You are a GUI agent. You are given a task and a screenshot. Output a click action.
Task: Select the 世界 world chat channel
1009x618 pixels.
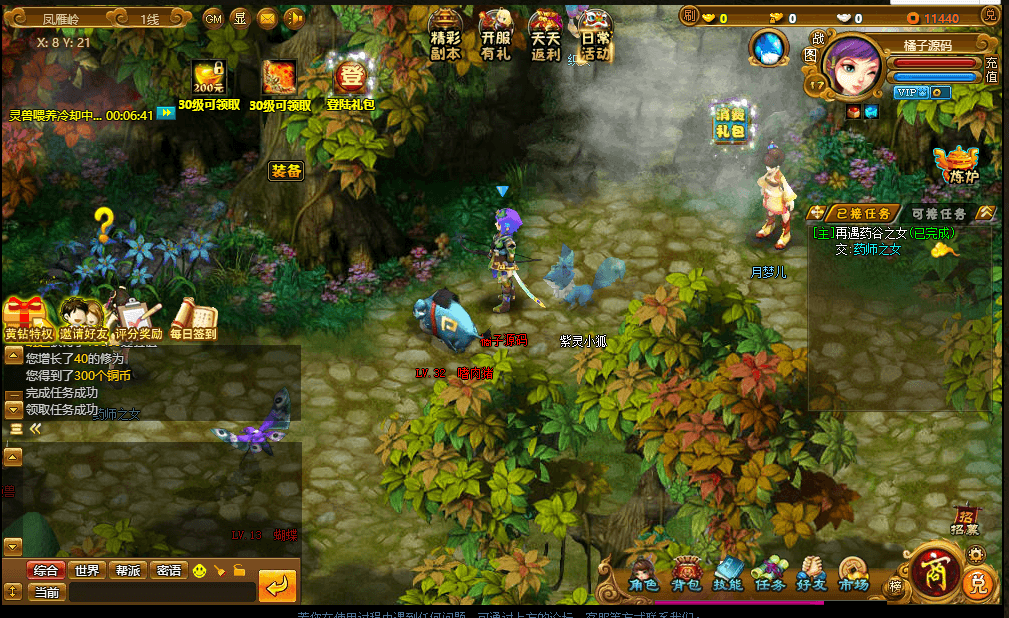pos(87,570)
